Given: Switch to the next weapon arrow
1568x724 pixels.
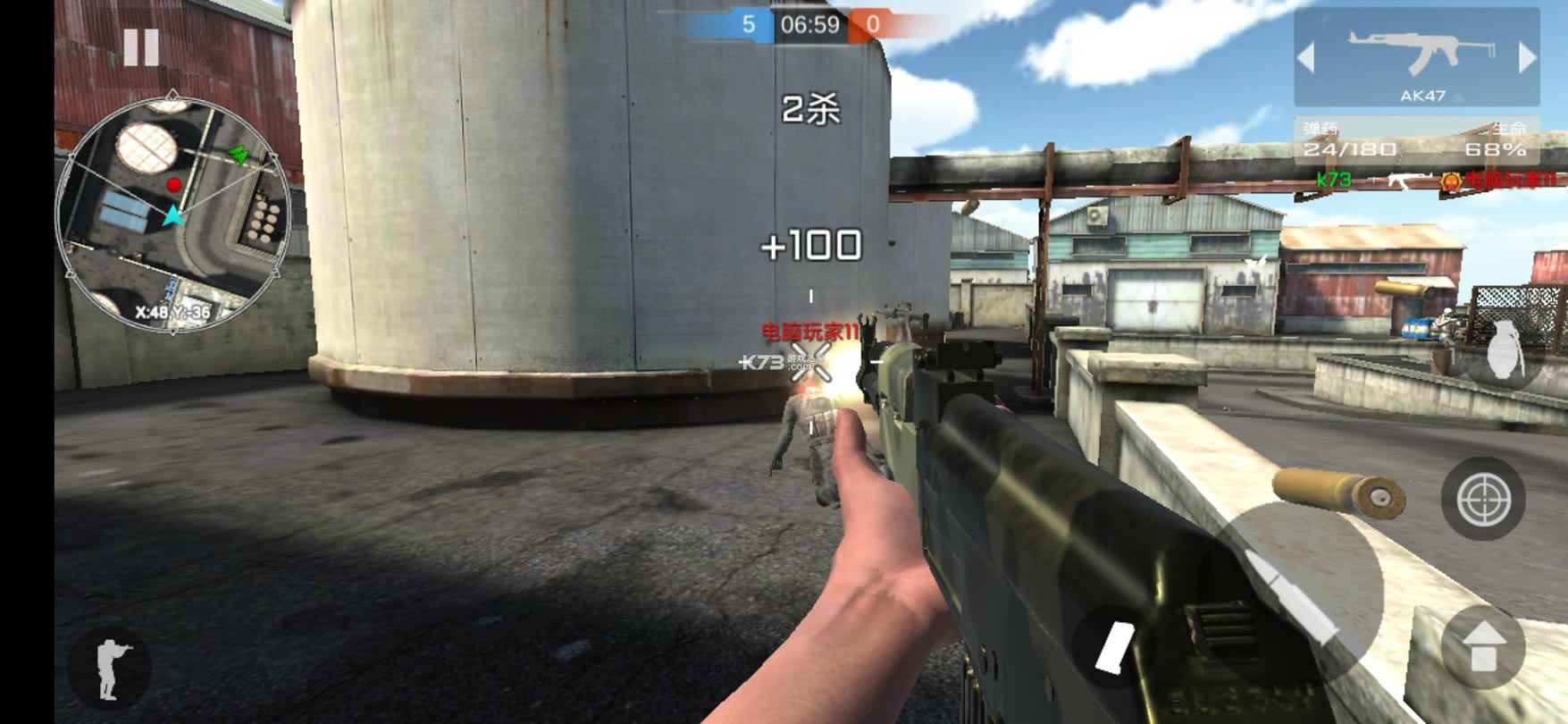Looking at the screenshot, I should (1527, 58).
